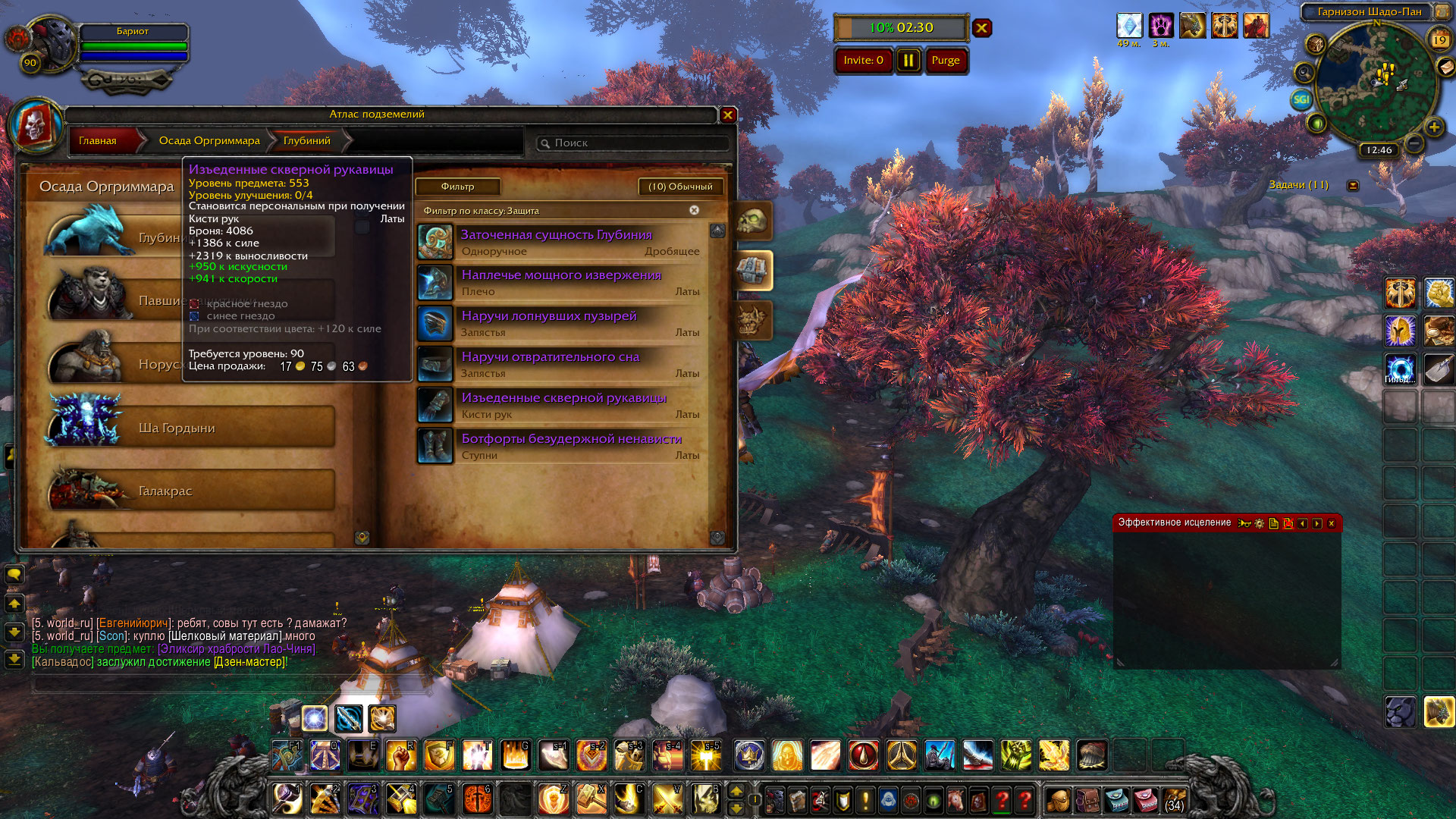The image size is (1456, 819).
Task: Click the Purge button
Action: coord(946,61)
